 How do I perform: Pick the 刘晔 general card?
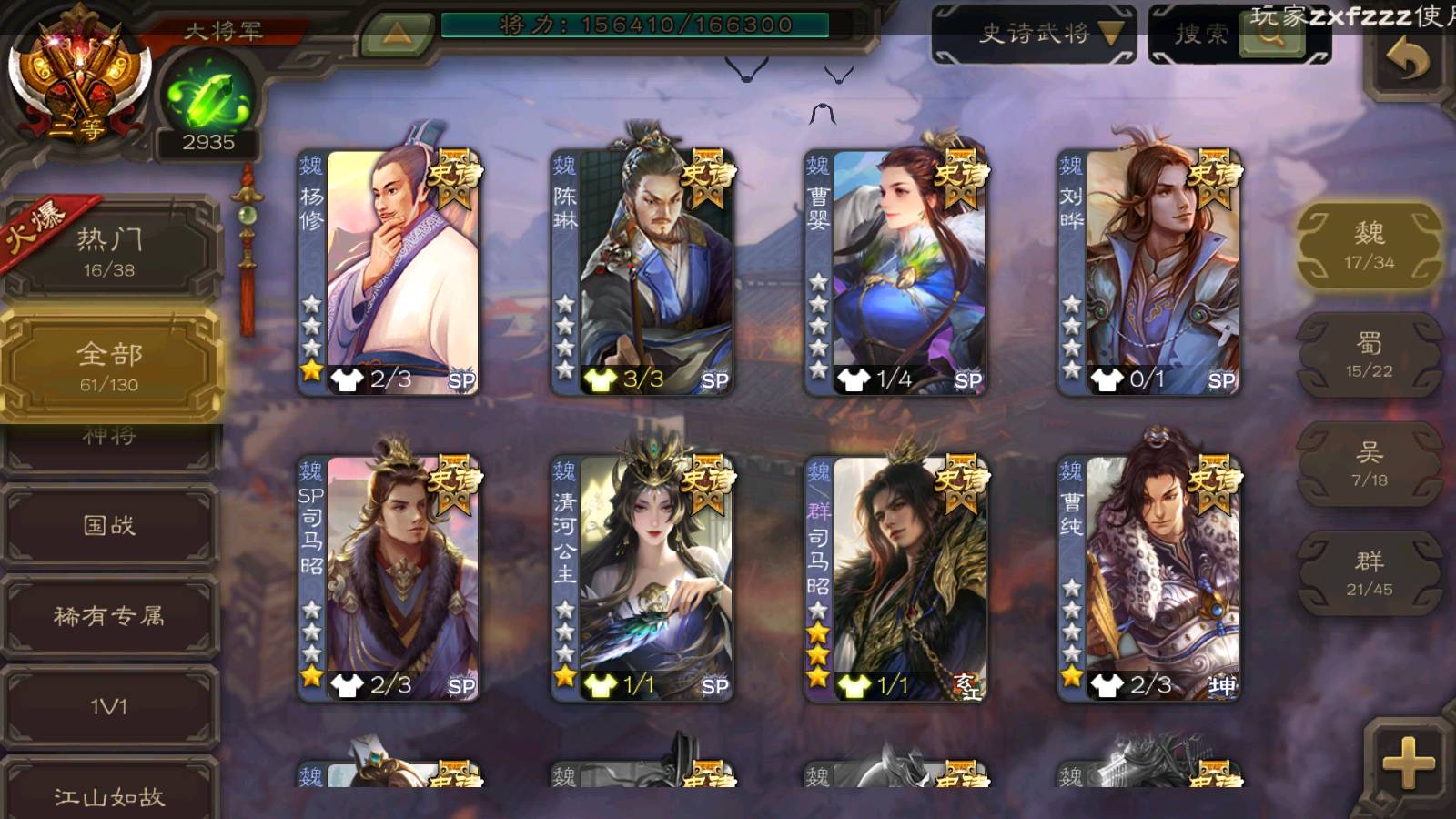coord(1148,272)
